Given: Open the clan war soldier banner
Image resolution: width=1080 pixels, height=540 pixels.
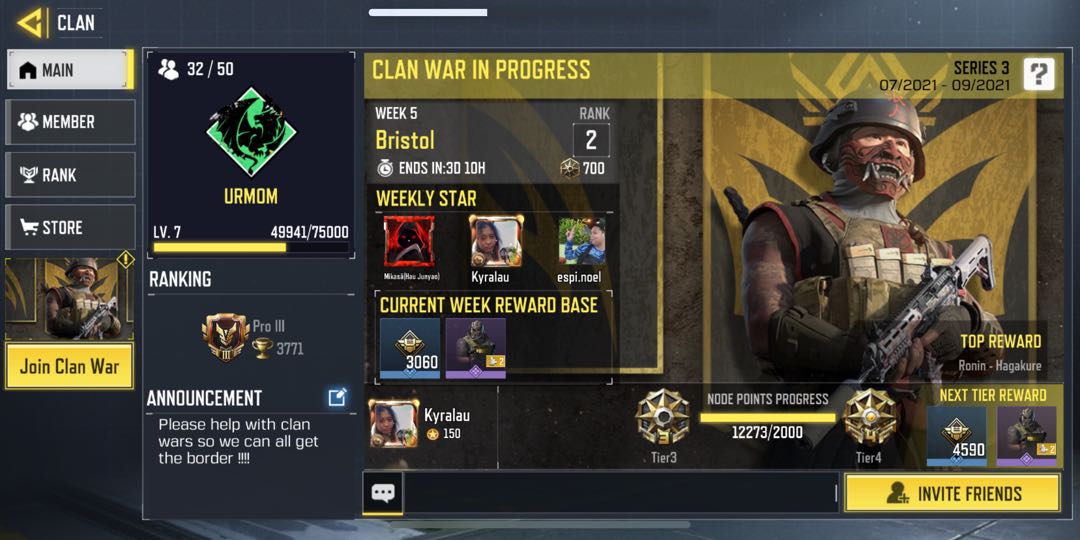Looking at the screenshot, I should pos(69,299).
